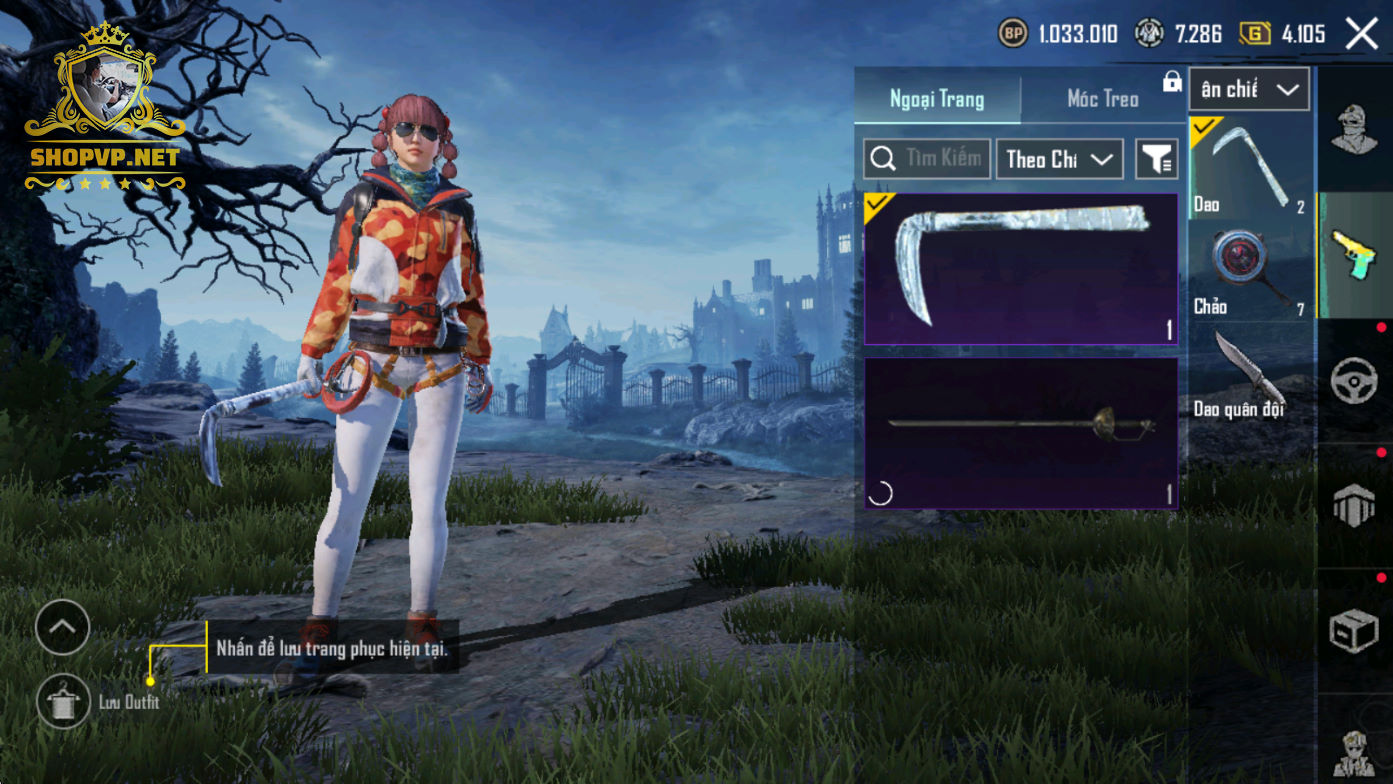Pick the Dao quân đội knife
This screenshot has height=784, width=1393.
coord(1250,373)
